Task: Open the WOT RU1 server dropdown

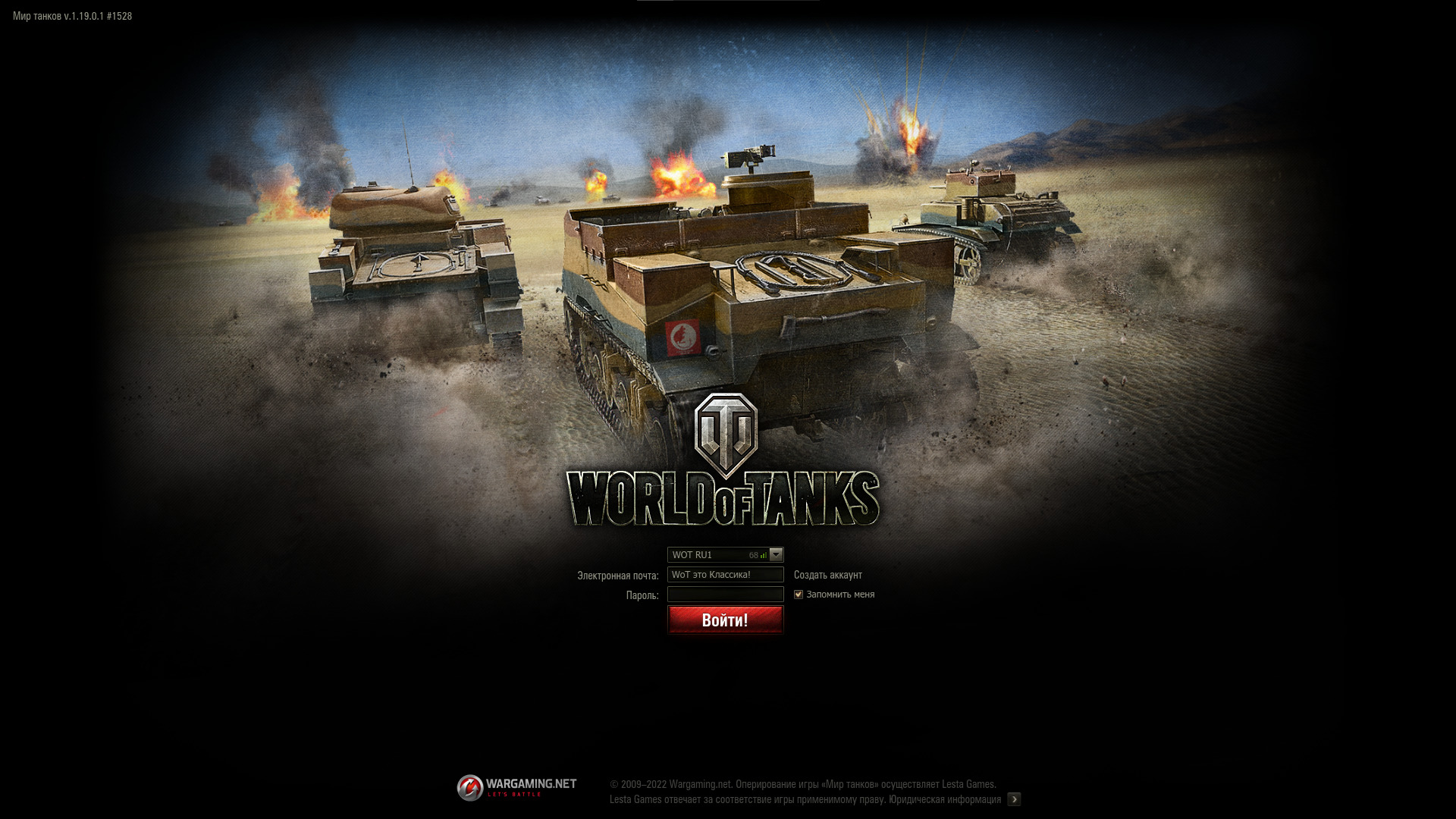Action: pyautogui.click(x=776, y=554)
